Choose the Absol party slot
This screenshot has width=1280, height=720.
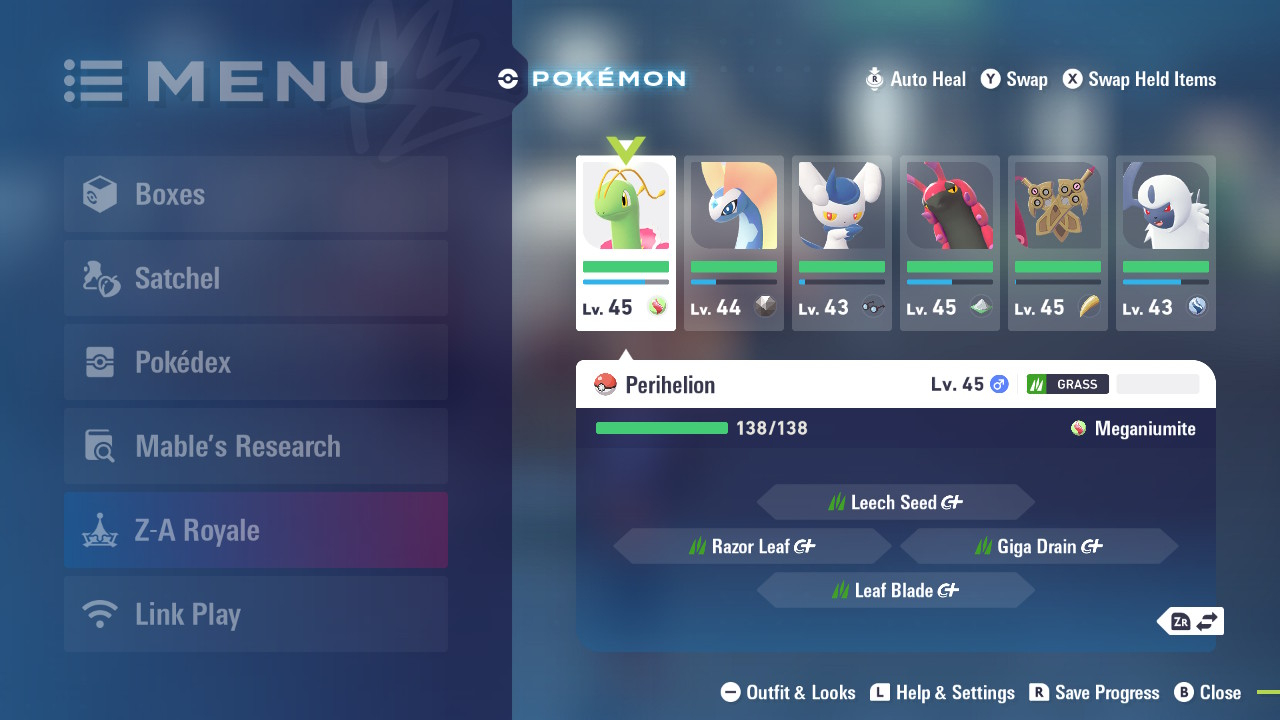point(1166,243)
